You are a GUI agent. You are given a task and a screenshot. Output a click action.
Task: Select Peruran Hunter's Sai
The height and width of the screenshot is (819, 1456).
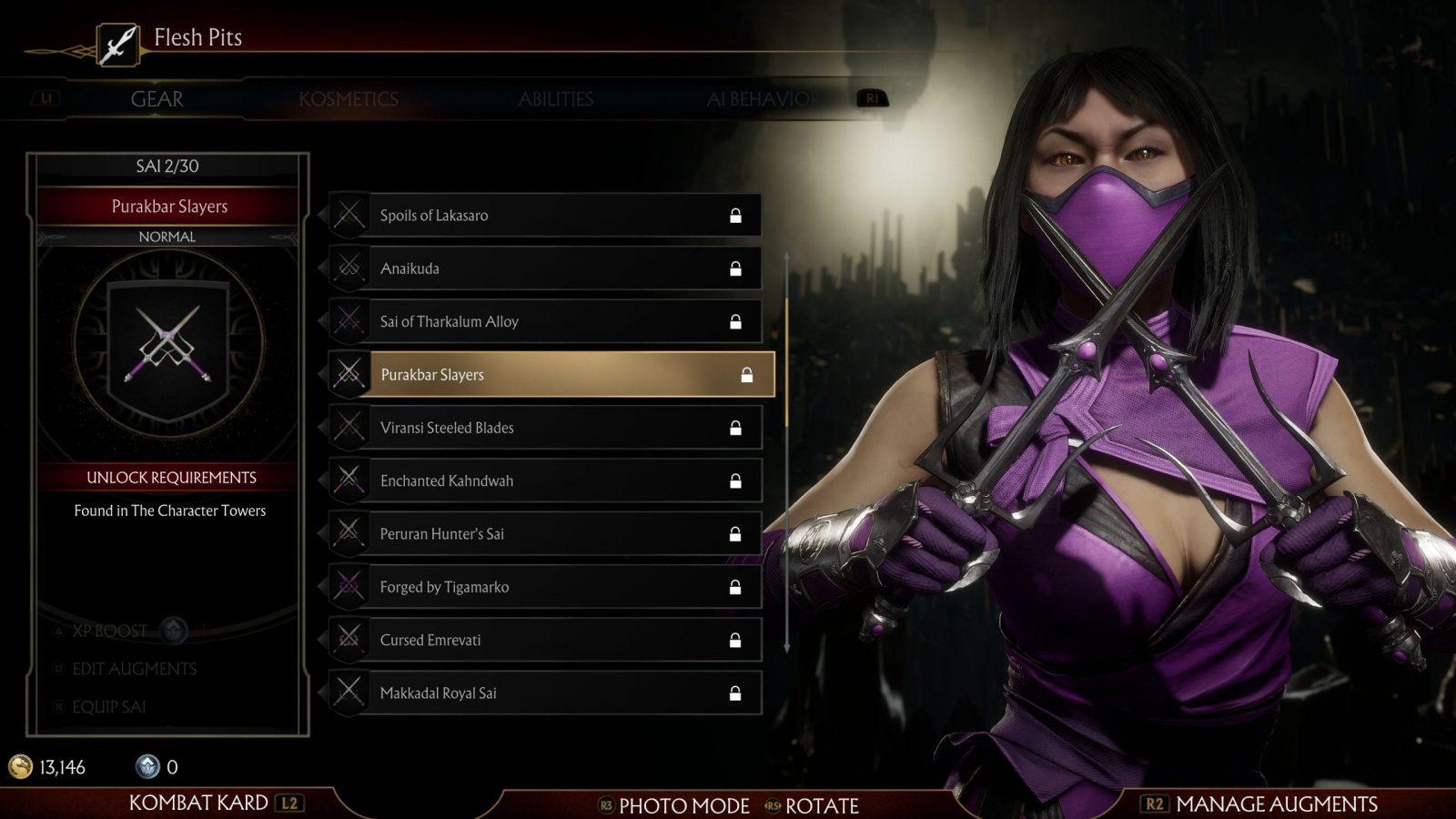546,534
